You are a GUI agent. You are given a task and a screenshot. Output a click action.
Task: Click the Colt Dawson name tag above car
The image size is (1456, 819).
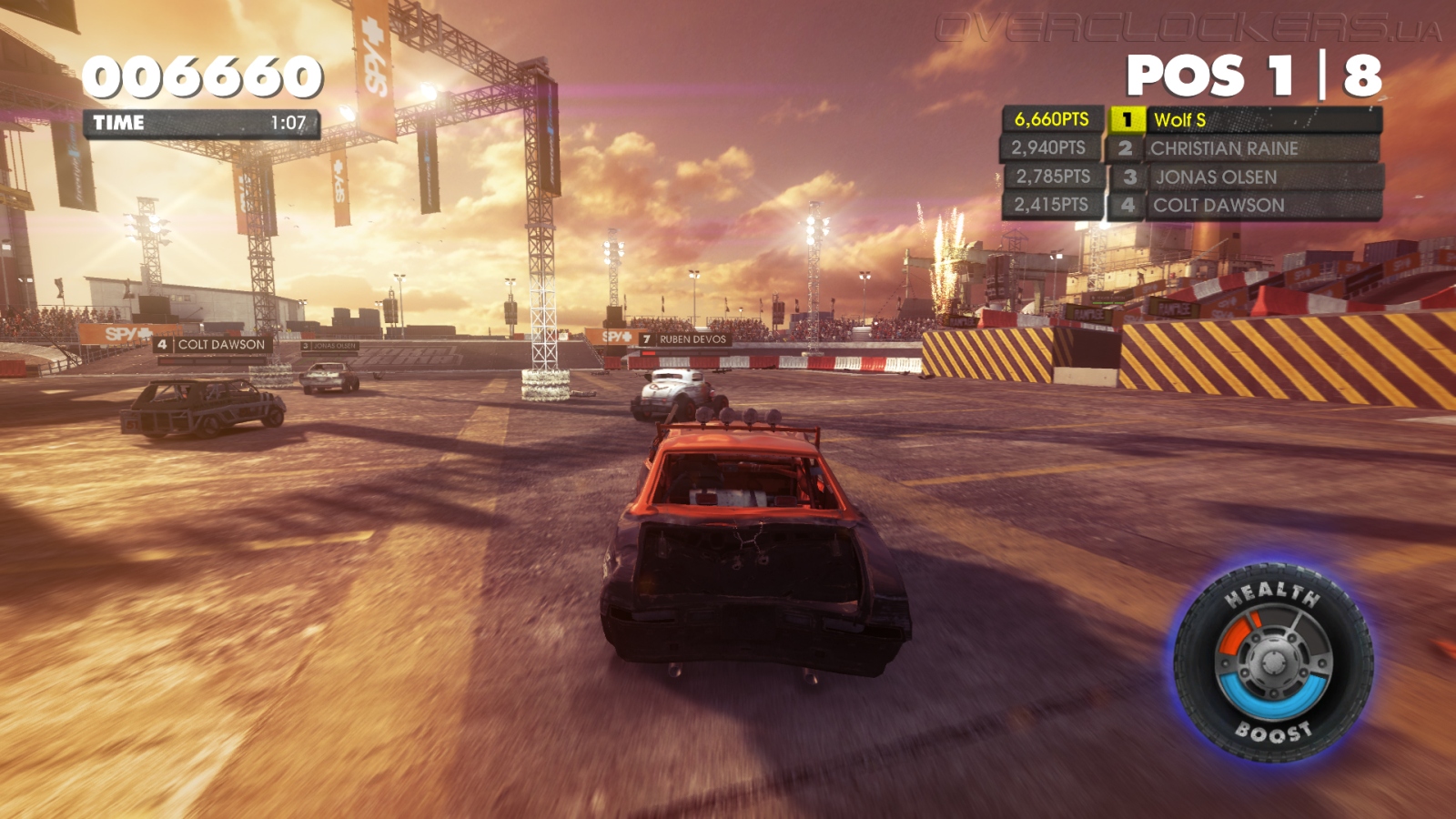(213, 345)
